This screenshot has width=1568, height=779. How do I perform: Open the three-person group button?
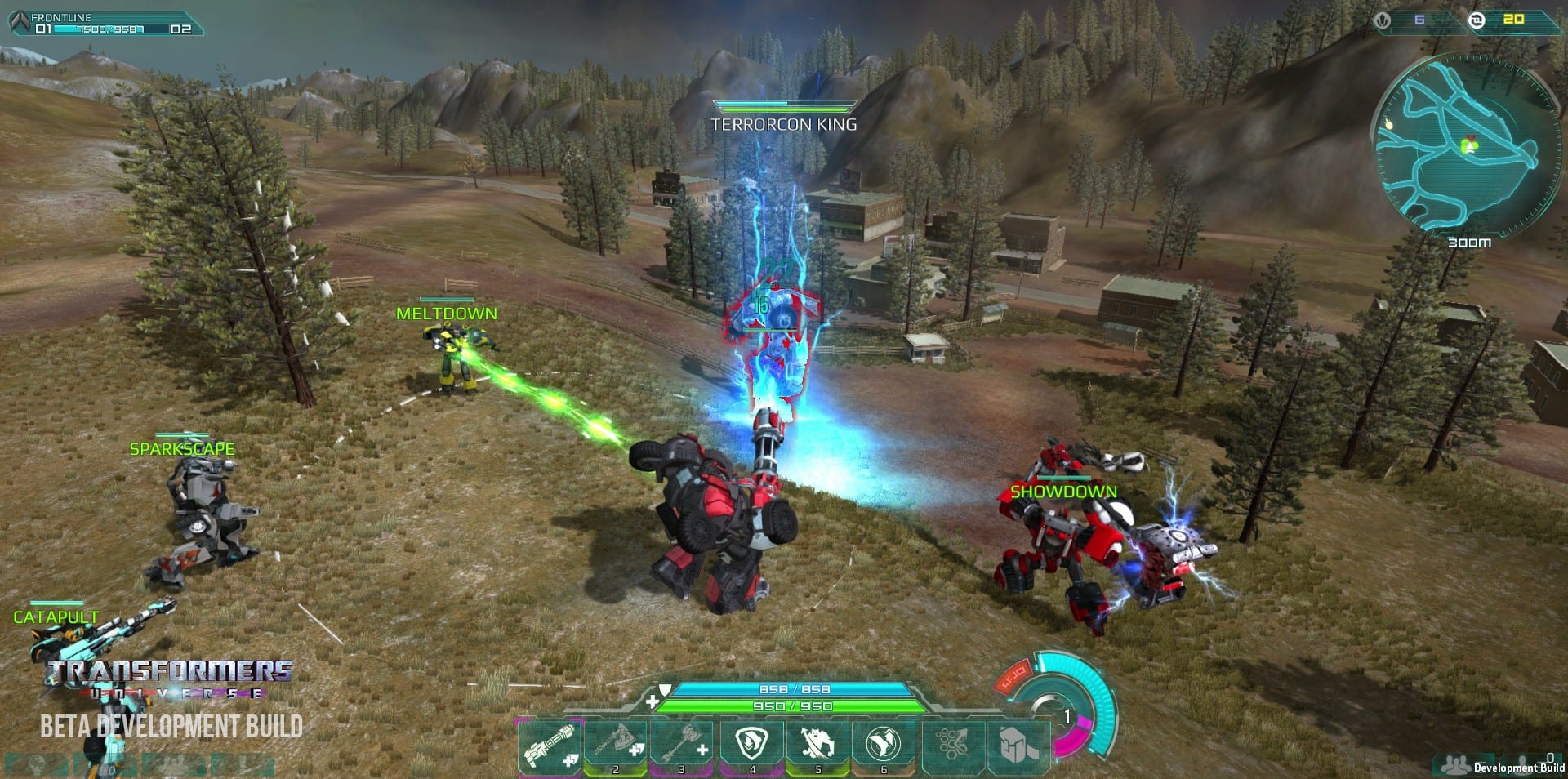pyautogui.click(x=173, y=766)
